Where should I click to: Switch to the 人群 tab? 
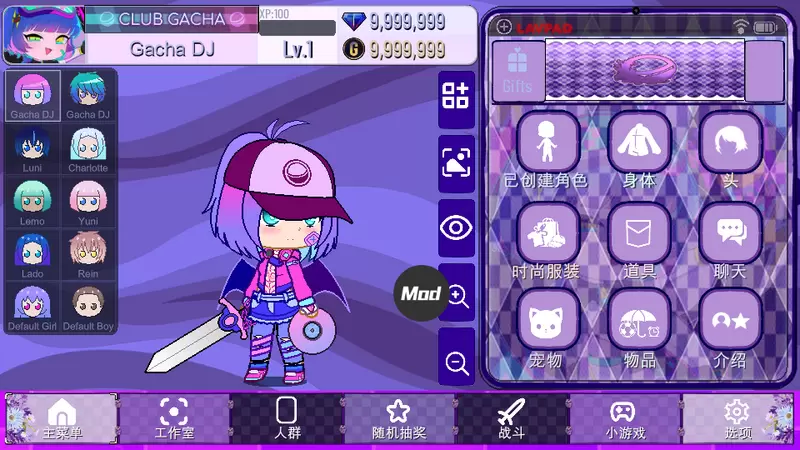point(286,418)
